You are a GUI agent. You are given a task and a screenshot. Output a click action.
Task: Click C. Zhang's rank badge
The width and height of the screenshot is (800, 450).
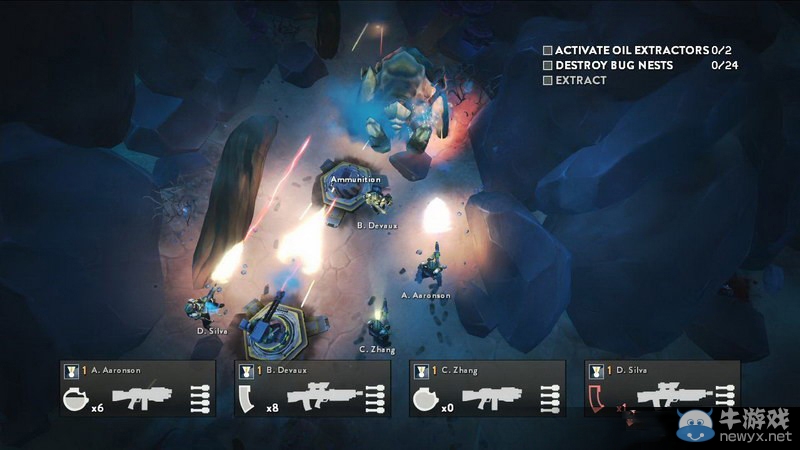[x=421, y=371]
